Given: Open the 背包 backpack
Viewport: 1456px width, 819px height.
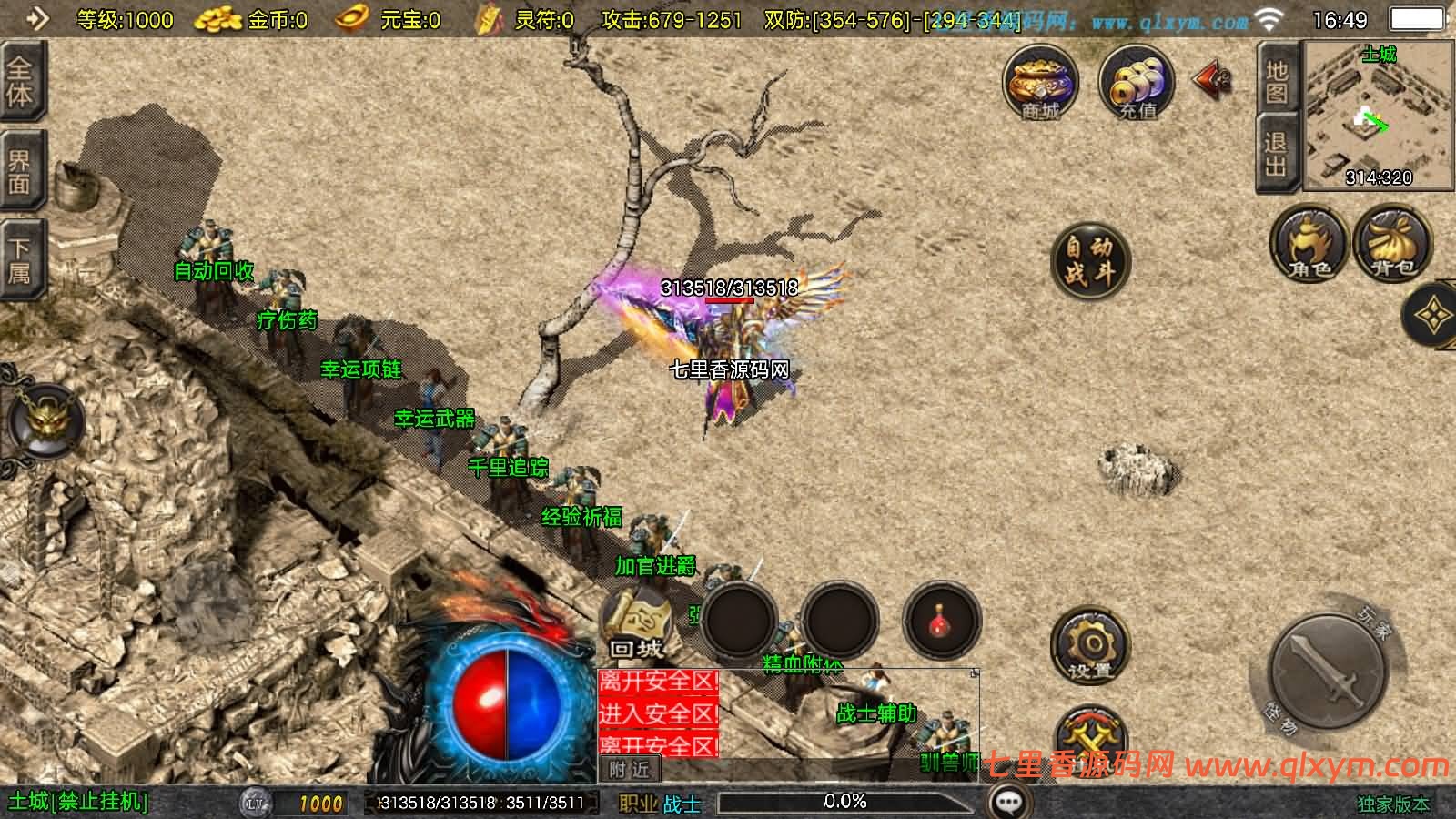Looking at the screenshot, I should pos(1392,242).
